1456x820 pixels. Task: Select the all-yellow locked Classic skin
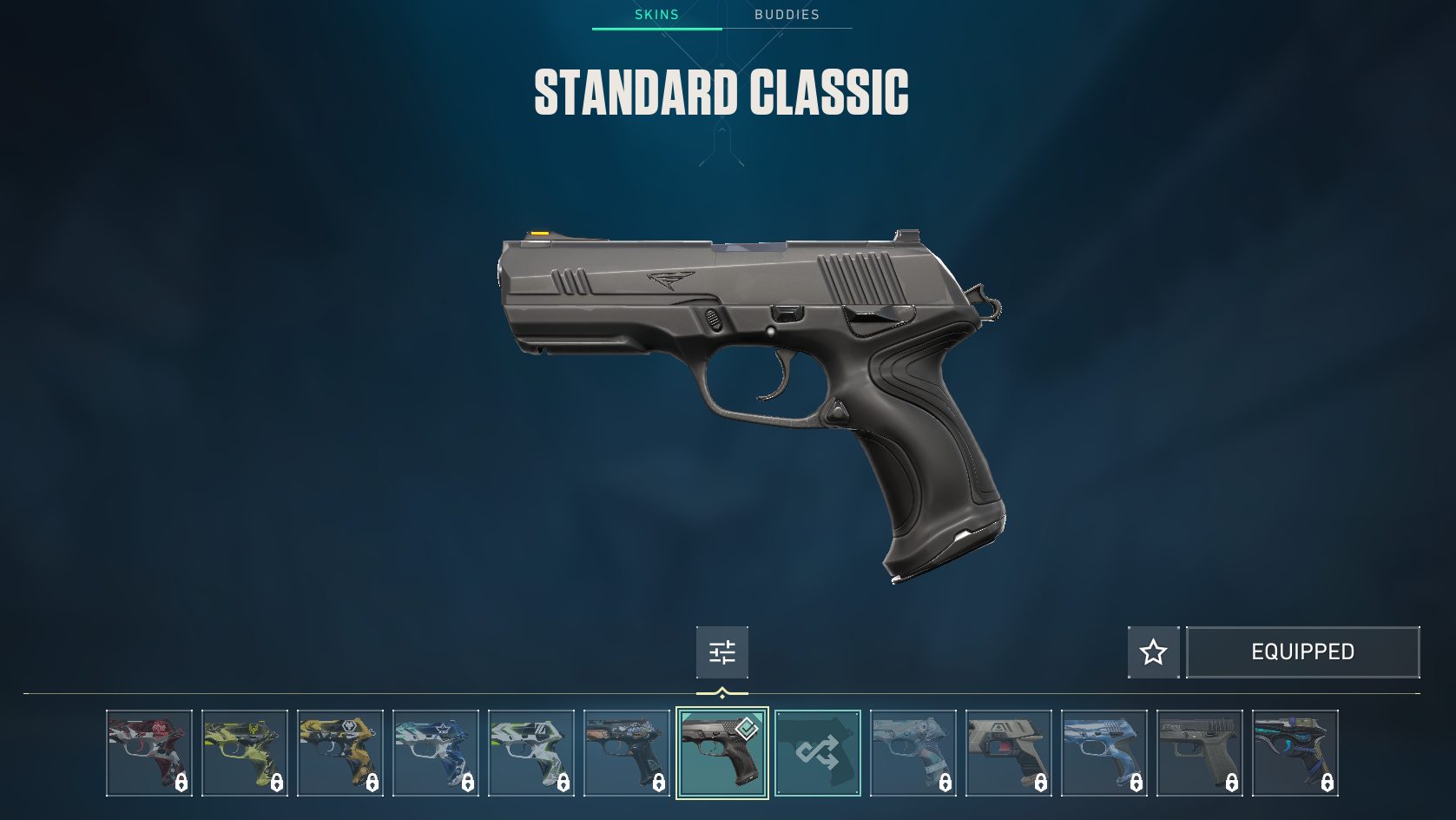point(245,753)
